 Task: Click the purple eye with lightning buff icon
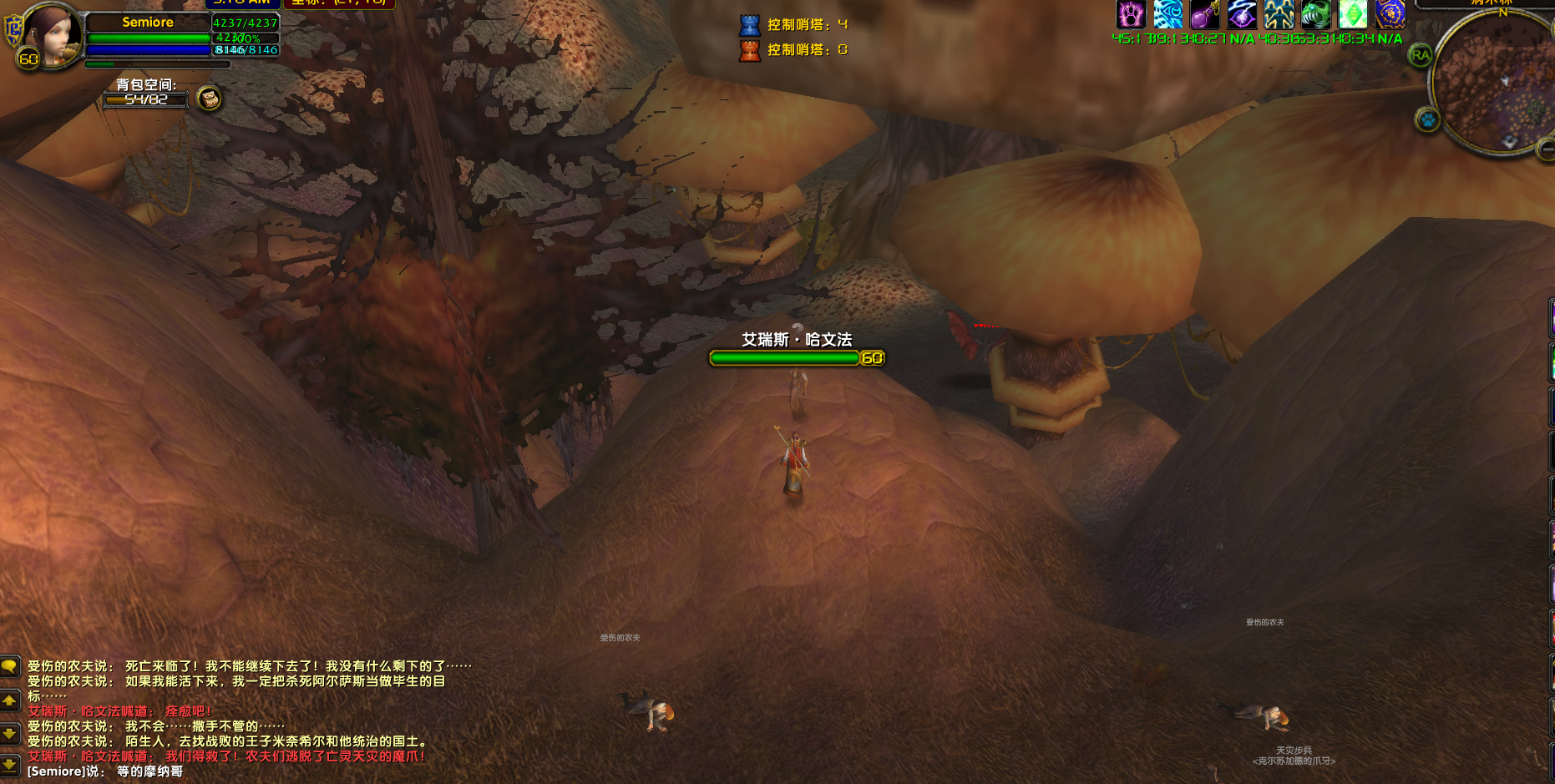[1242, 14]
